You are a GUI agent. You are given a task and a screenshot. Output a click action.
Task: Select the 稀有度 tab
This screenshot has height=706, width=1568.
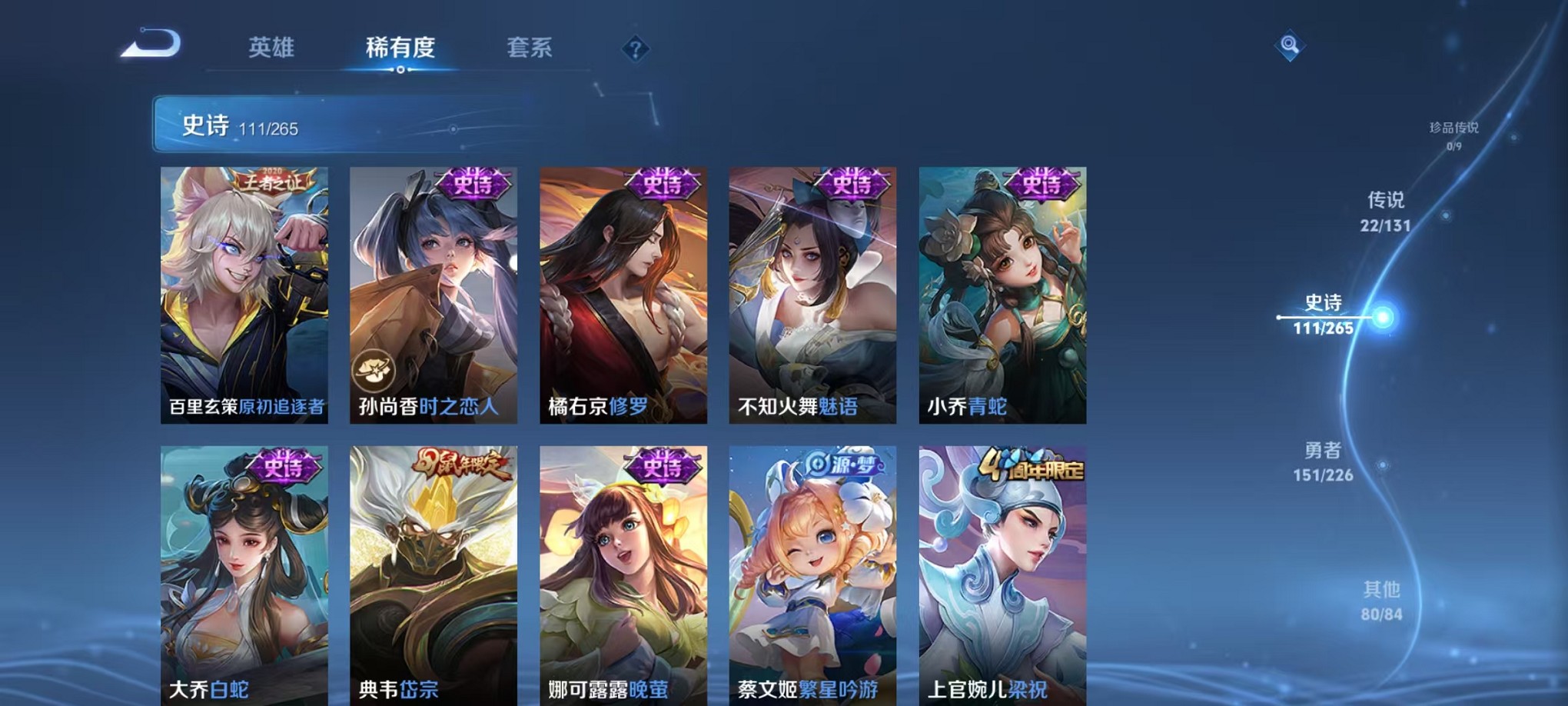point(400,48)
